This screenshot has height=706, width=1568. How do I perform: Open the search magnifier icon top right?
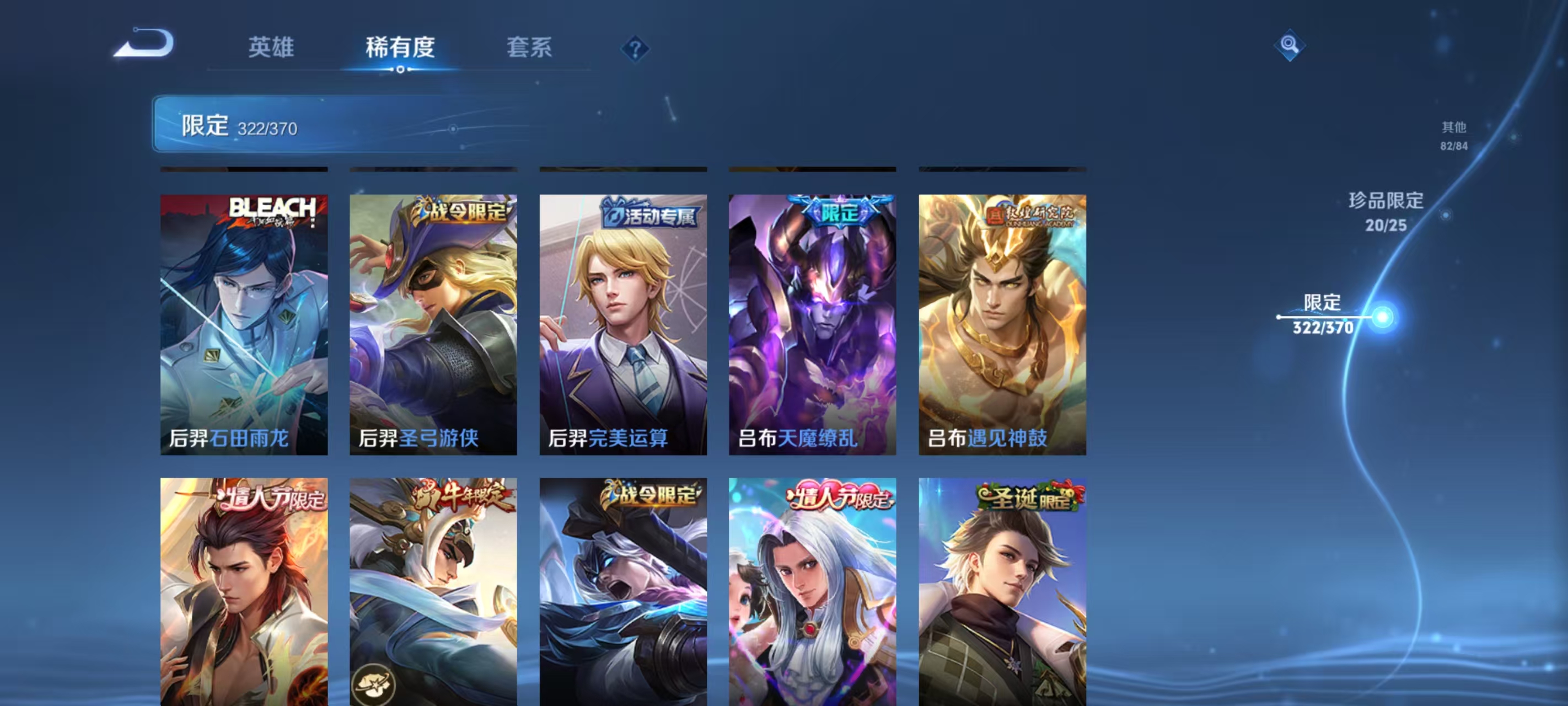tap(1291, 46)
